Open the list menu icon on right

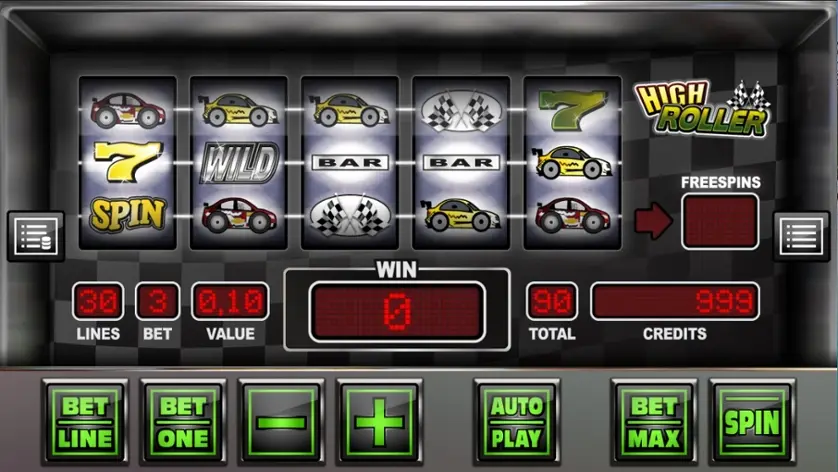click(801, 235)
